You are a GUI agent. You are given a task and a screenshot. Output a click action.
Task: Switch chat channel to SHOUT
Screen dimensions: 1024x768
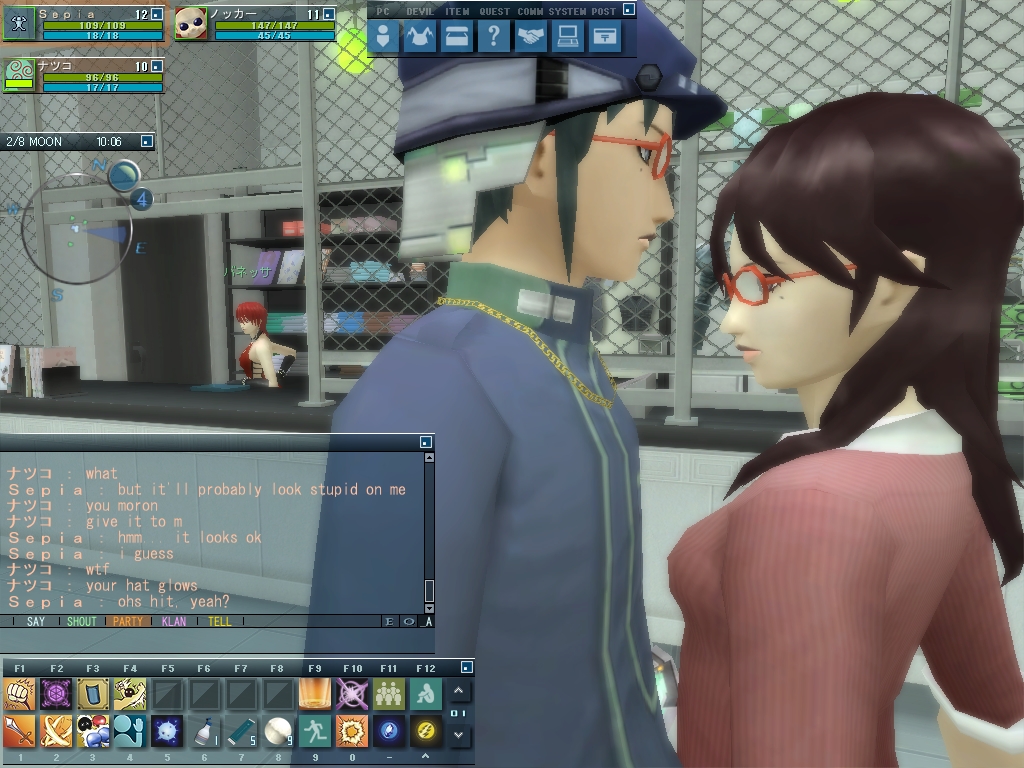81,621
